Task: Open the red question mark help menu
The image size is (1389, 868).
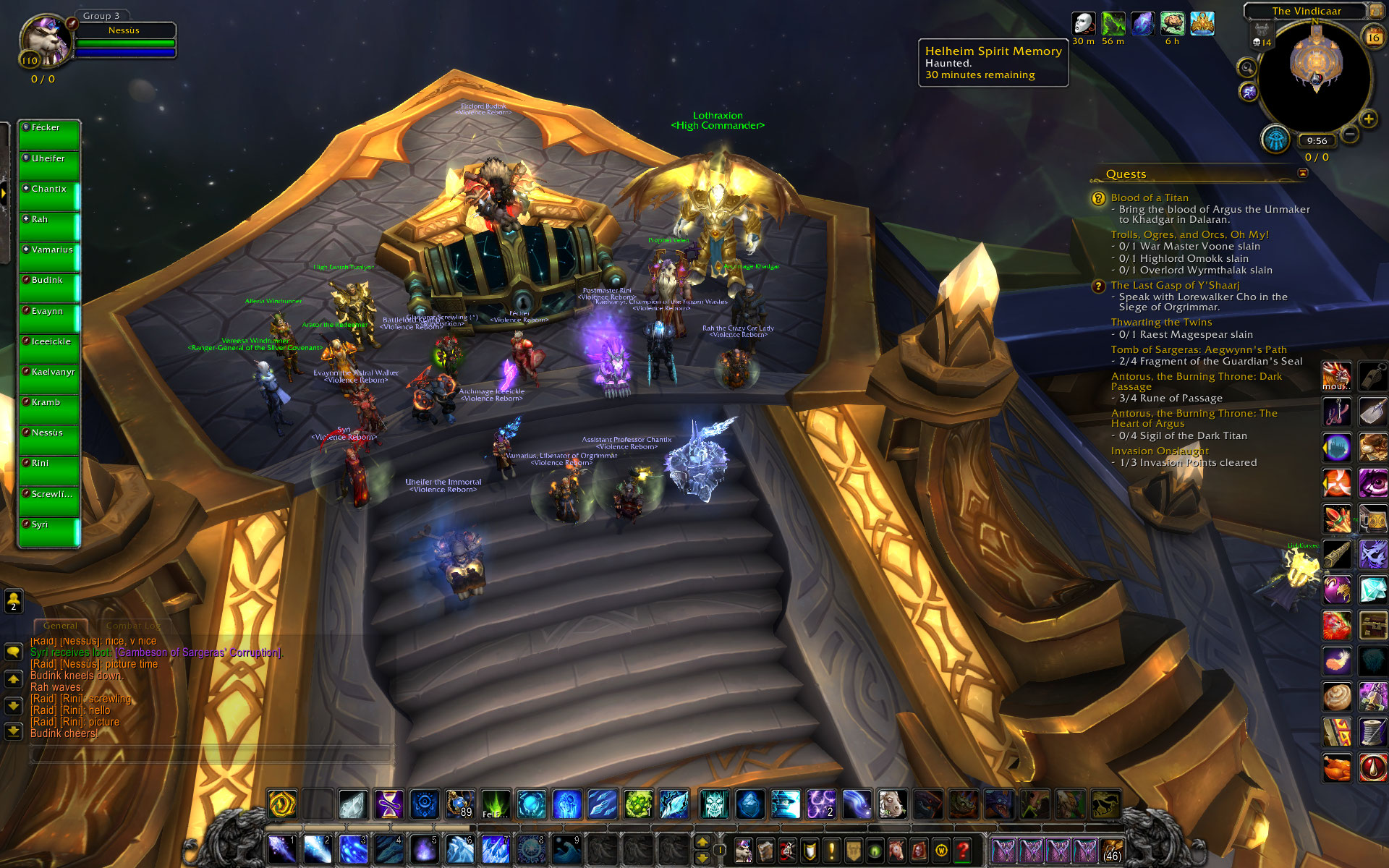Action: 962,850
